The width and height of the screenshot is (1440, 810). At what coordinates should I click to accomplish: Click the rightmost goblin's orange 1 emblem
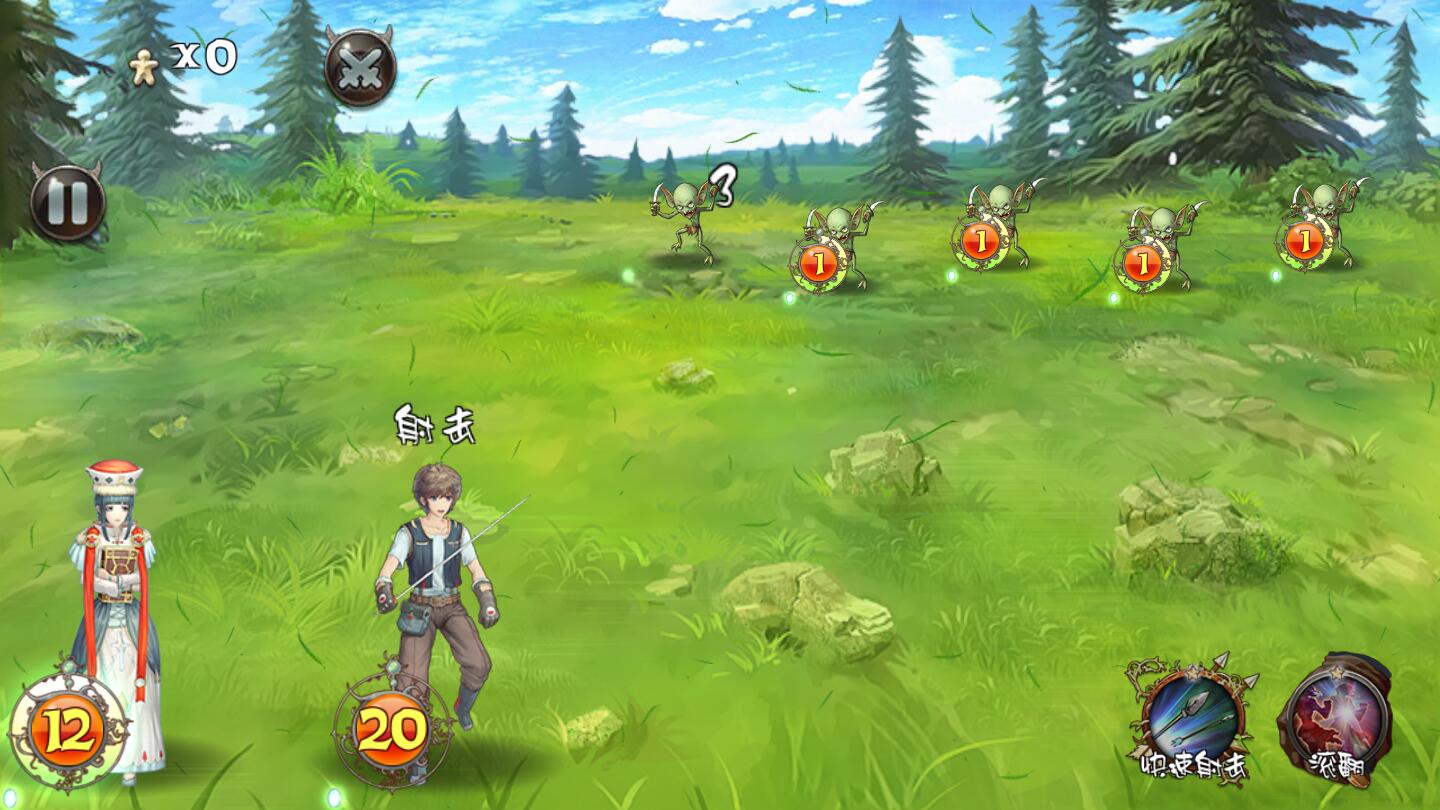pos(1303,239)
